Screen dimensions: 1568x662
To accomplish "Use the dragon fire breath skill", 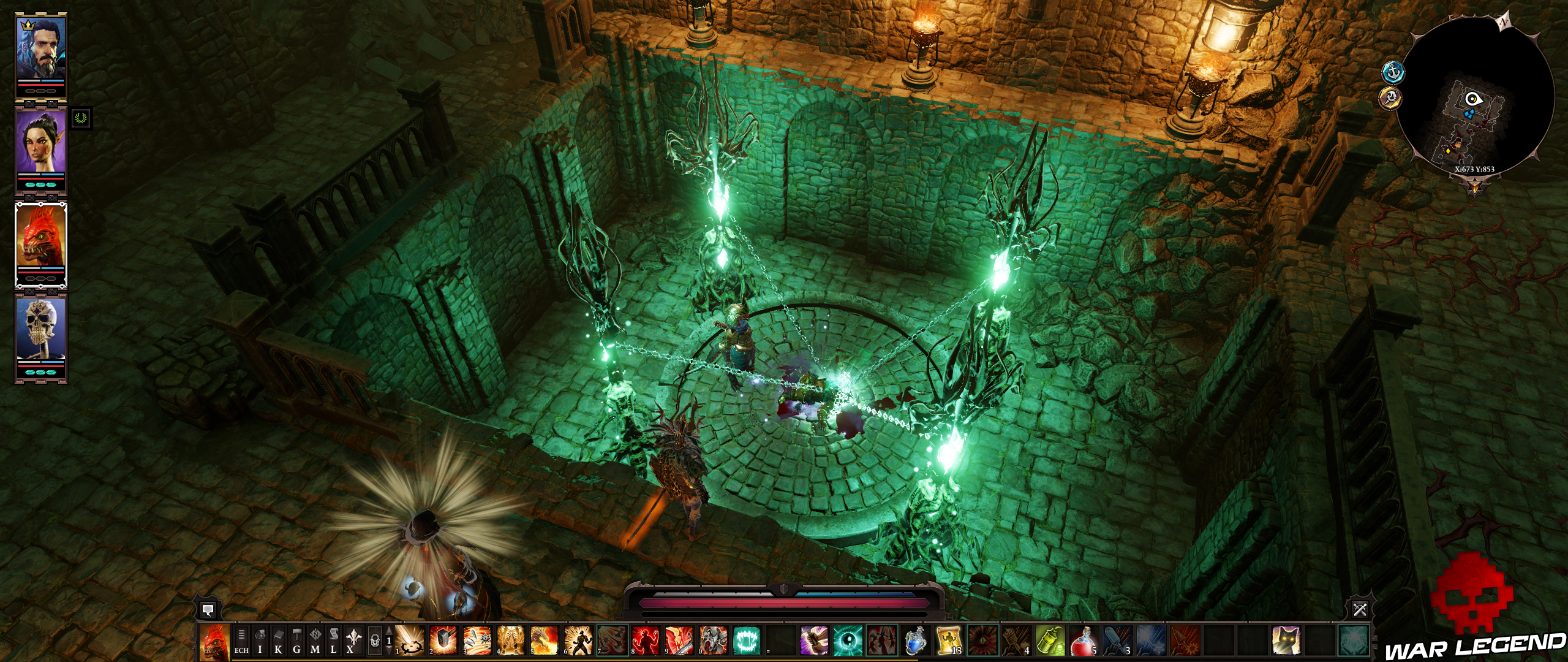I will click(544, 641).
